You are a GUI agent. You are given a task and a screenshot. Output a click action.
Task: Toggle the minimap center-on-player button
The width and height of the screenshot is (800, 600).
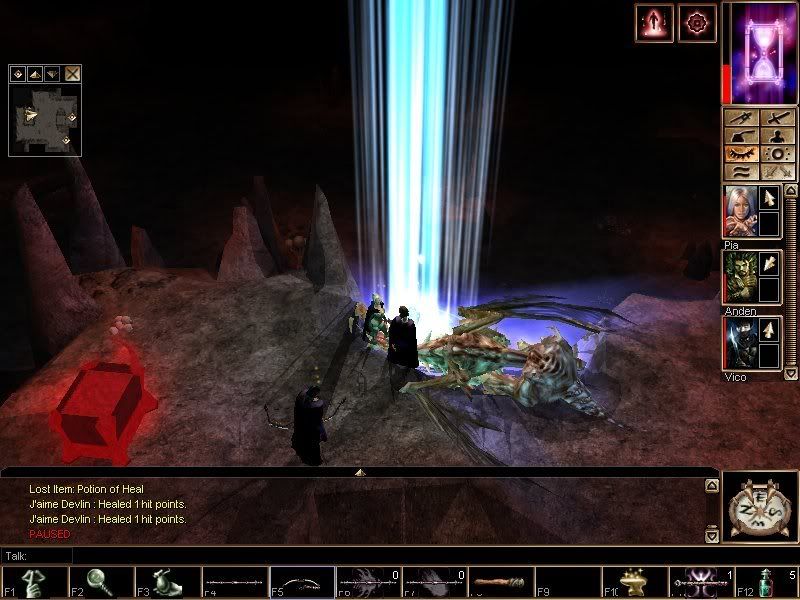pyautogui.click(x=17, y=73)
